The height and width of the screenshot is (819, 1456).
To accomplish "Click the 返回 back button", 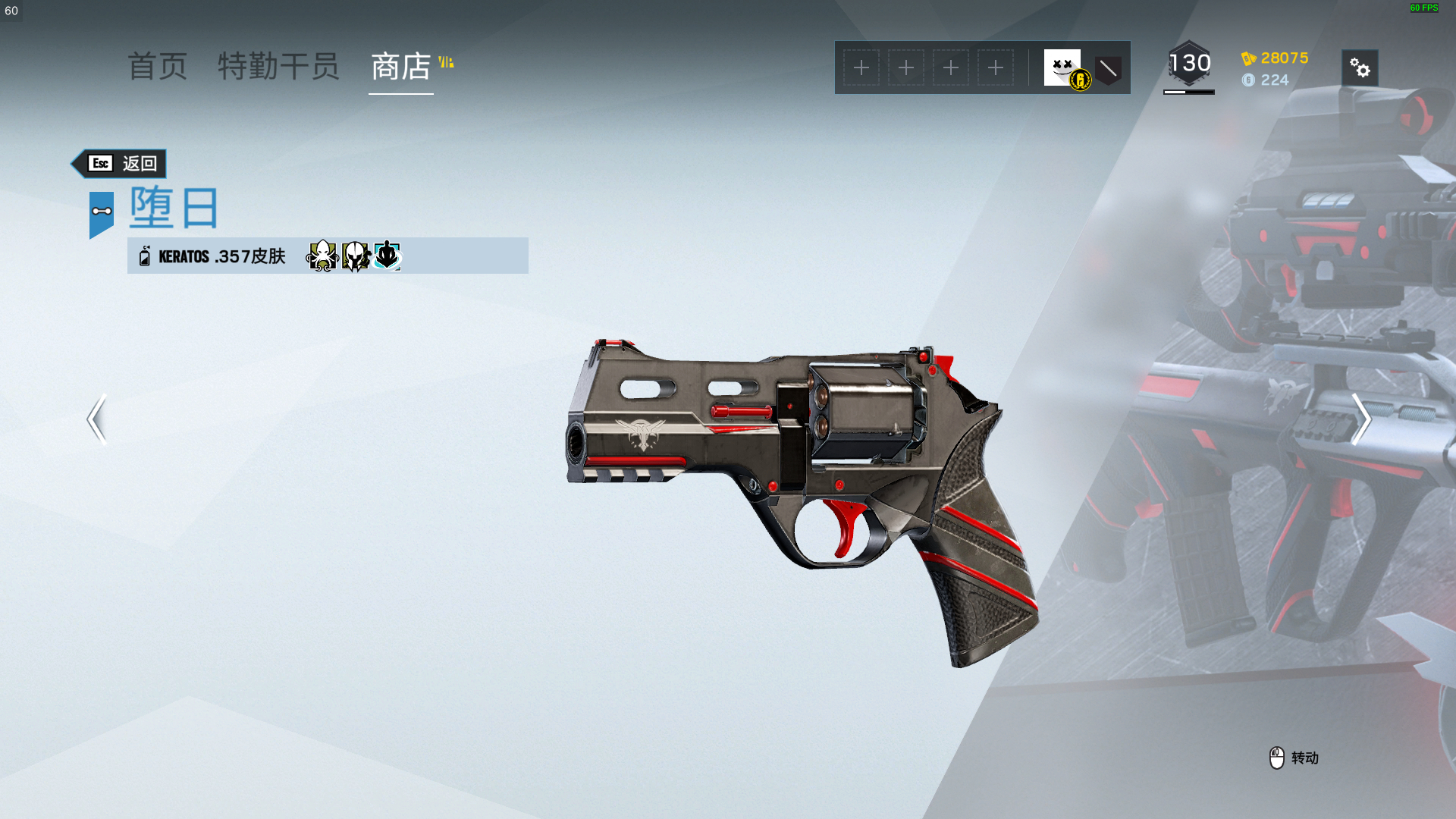I will click(121, 164).
